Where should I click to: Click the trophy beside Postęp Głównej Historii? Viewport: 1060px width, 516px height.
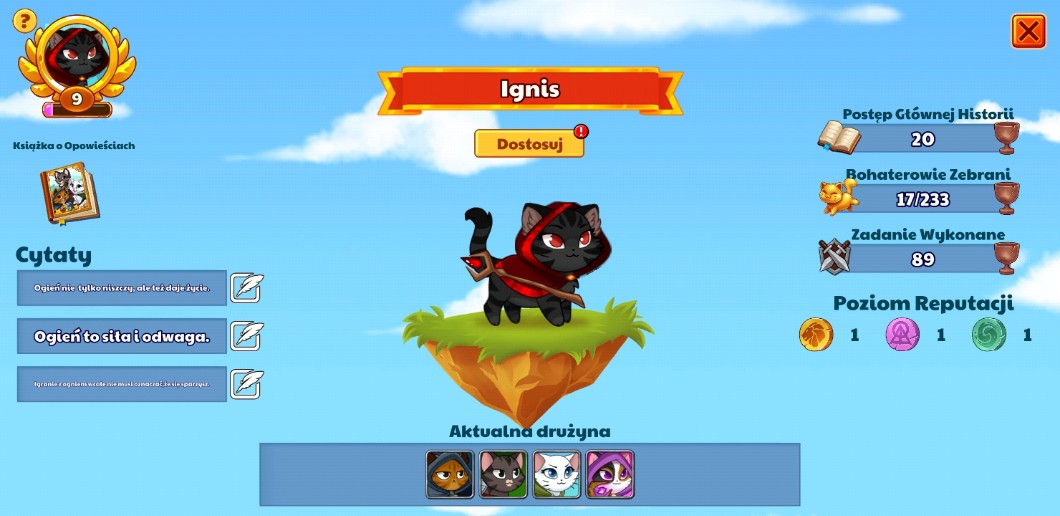(x=1006, y=139)
